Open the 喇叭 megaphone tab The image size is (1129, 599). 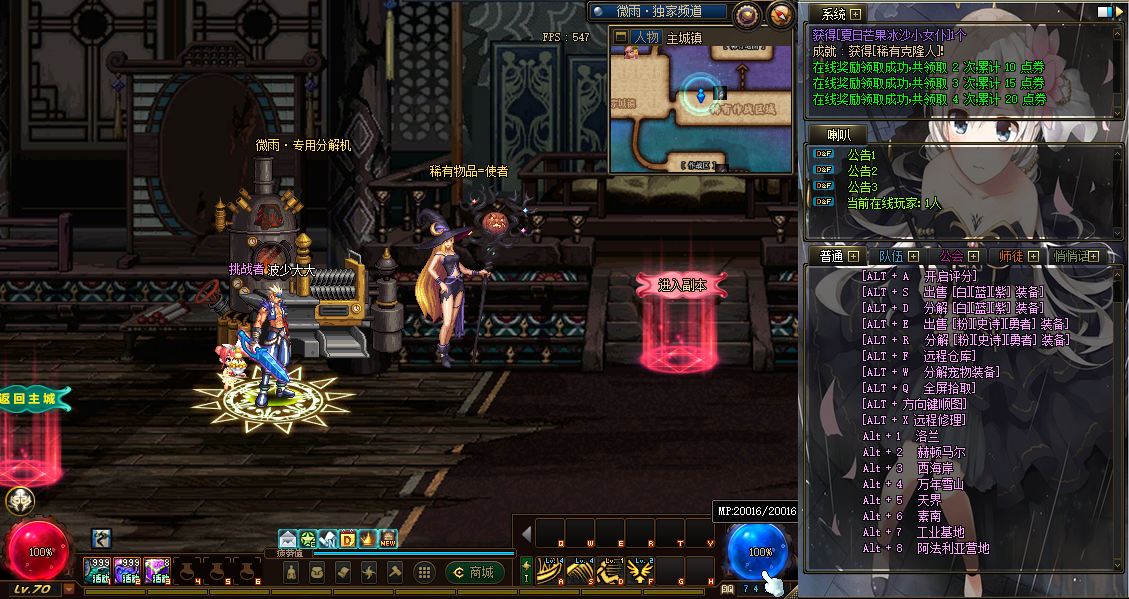839,135
